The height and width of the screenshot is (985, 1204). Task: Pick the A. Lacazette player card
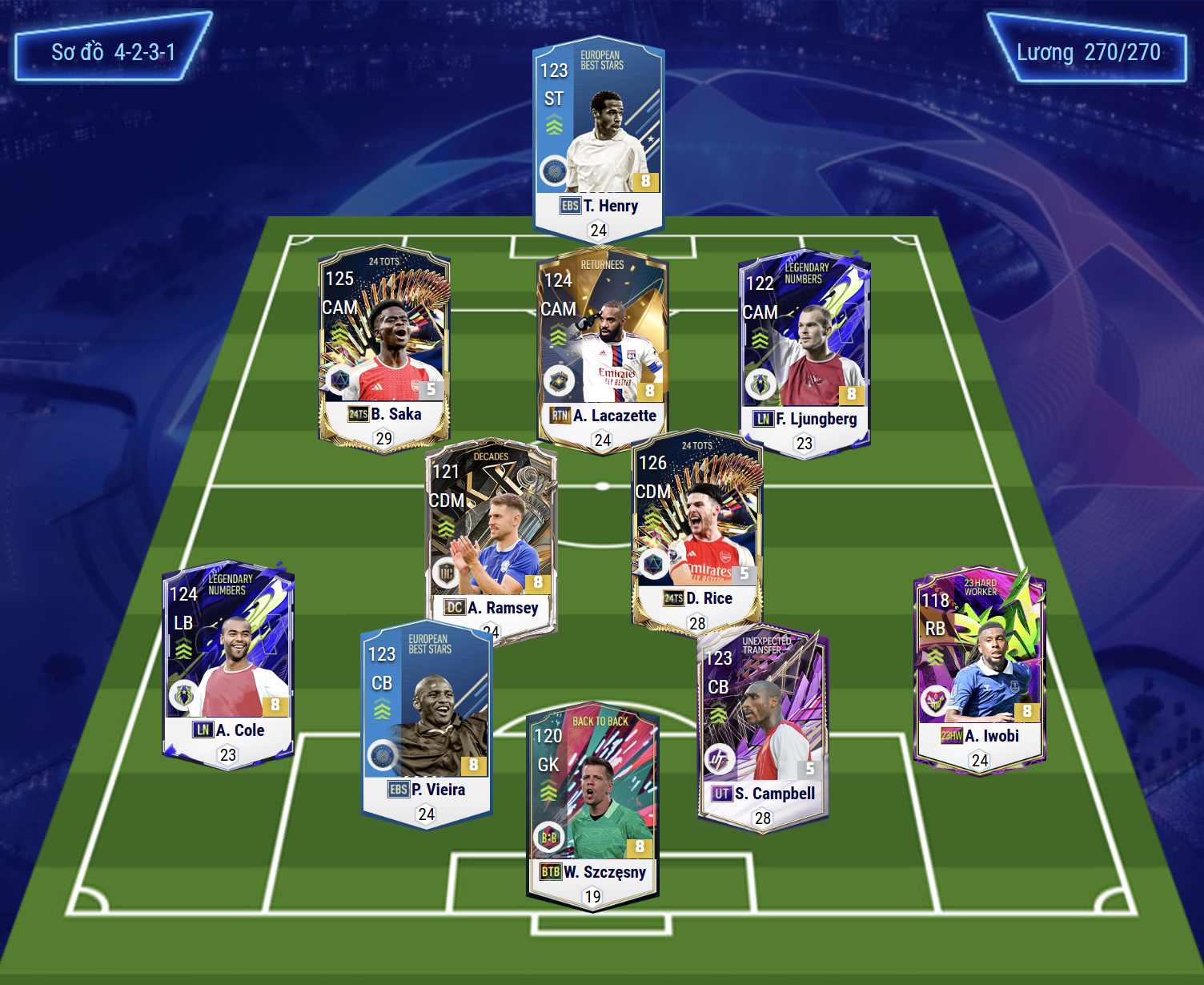(602, 350)
